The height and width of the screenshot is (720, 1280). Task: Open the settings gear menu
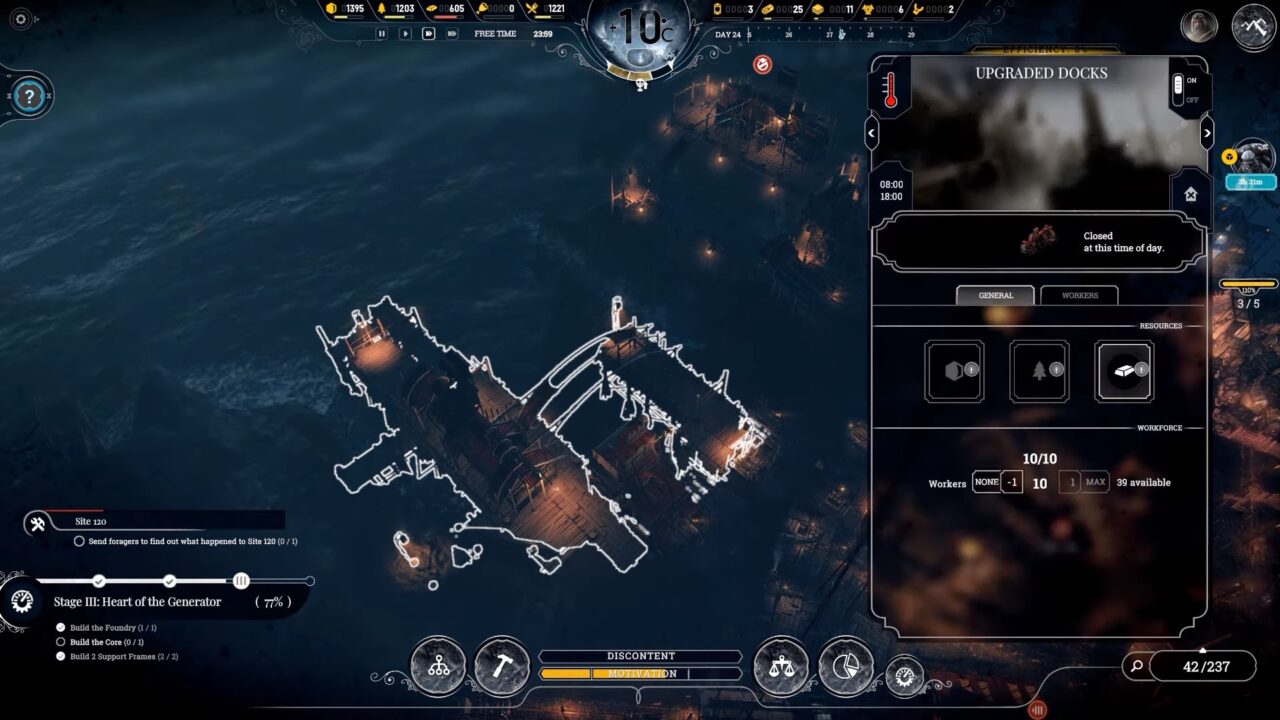[20, 18]
